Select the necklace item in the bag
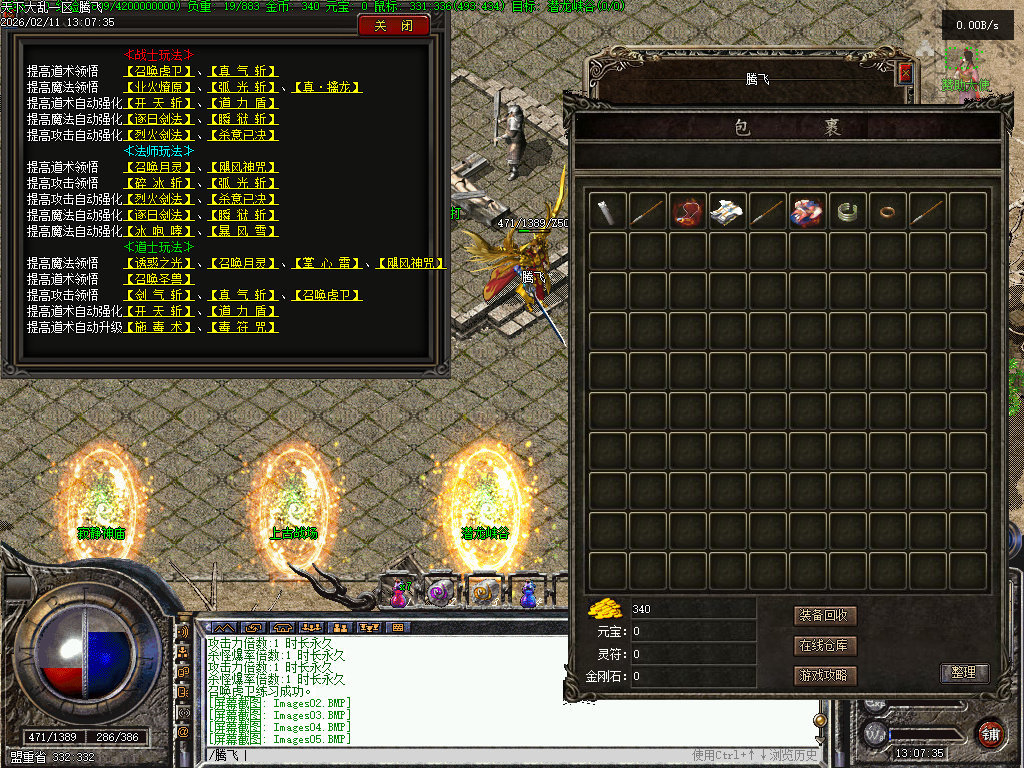 coord(688,212)
